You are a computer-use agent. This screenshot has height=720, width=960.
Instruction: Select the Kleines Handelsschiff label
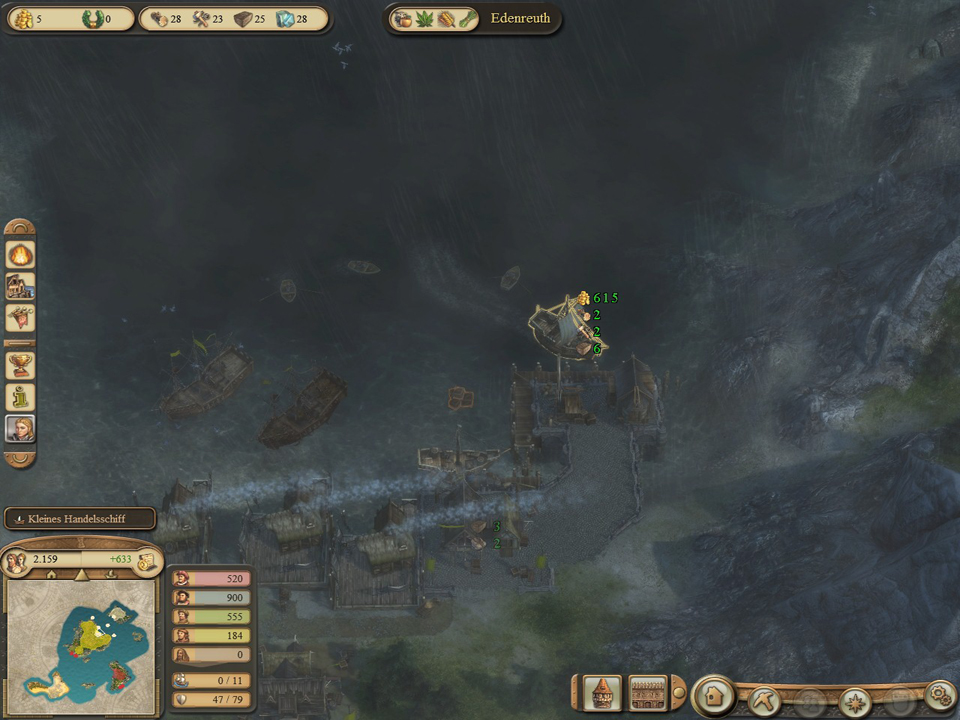click(x=80, y=519)
